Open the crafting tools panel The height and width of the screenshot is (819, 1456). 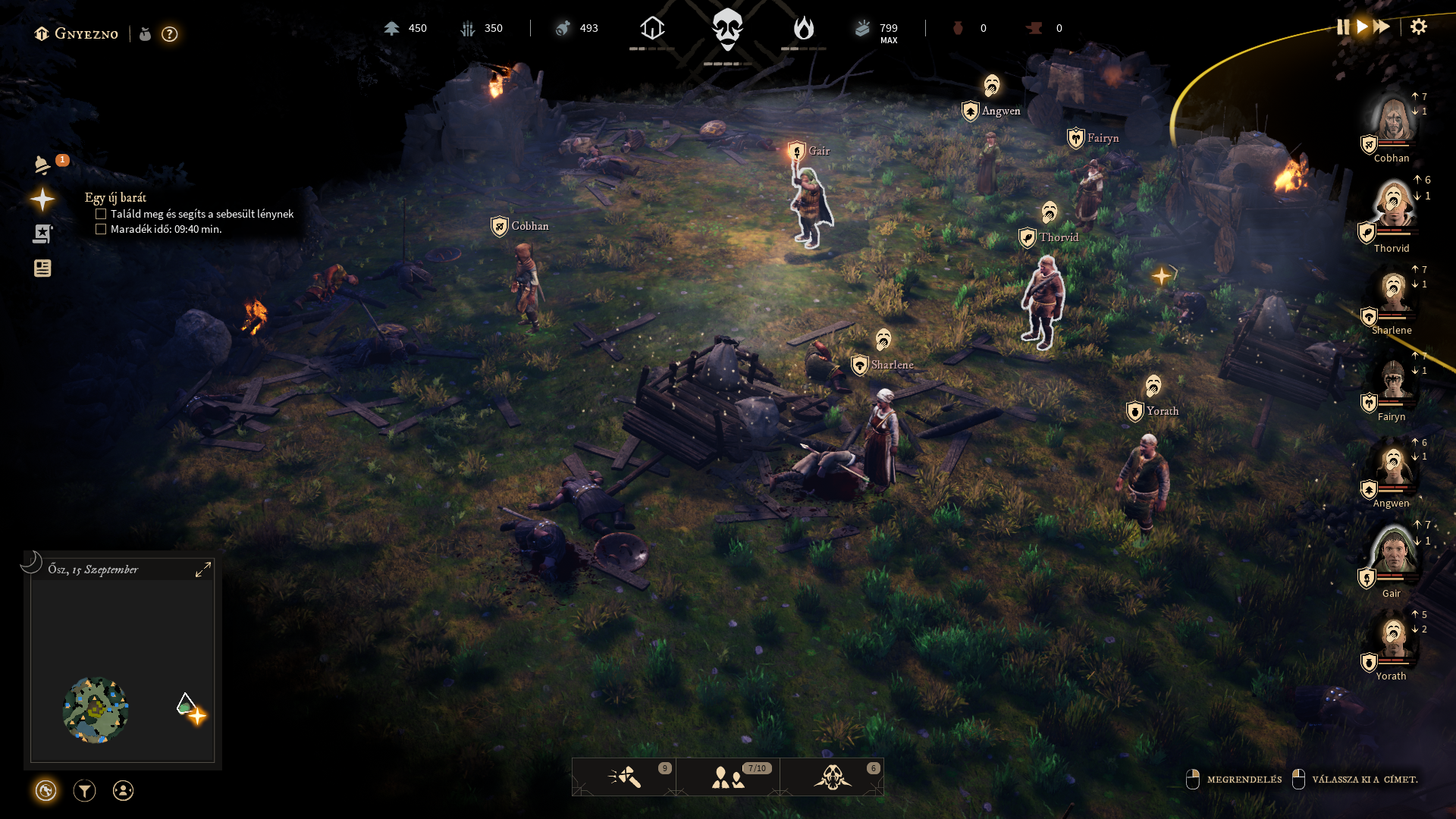[624, 777]
